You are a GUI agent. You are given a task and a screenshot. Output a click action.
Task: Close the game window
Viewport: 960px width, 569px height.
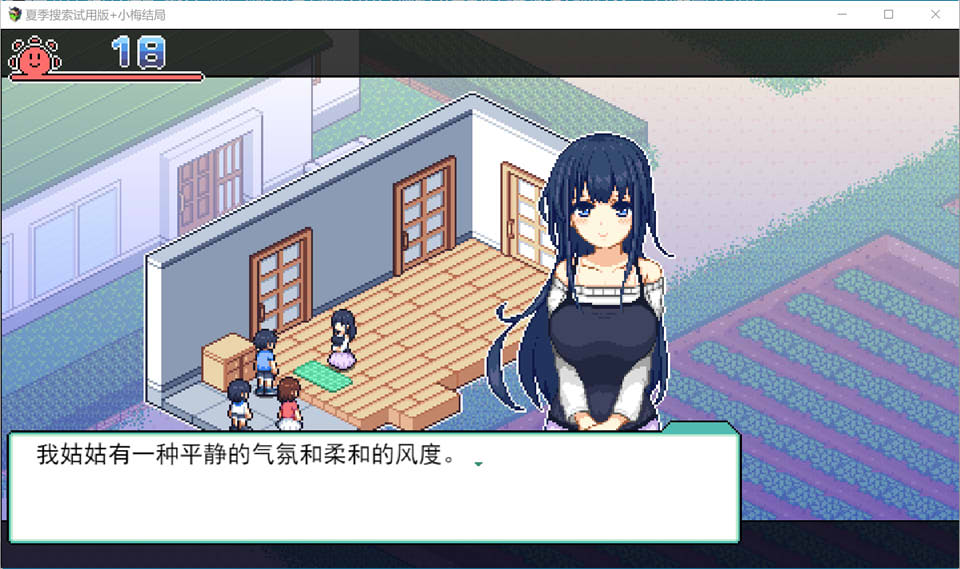[x=935, y=14]
